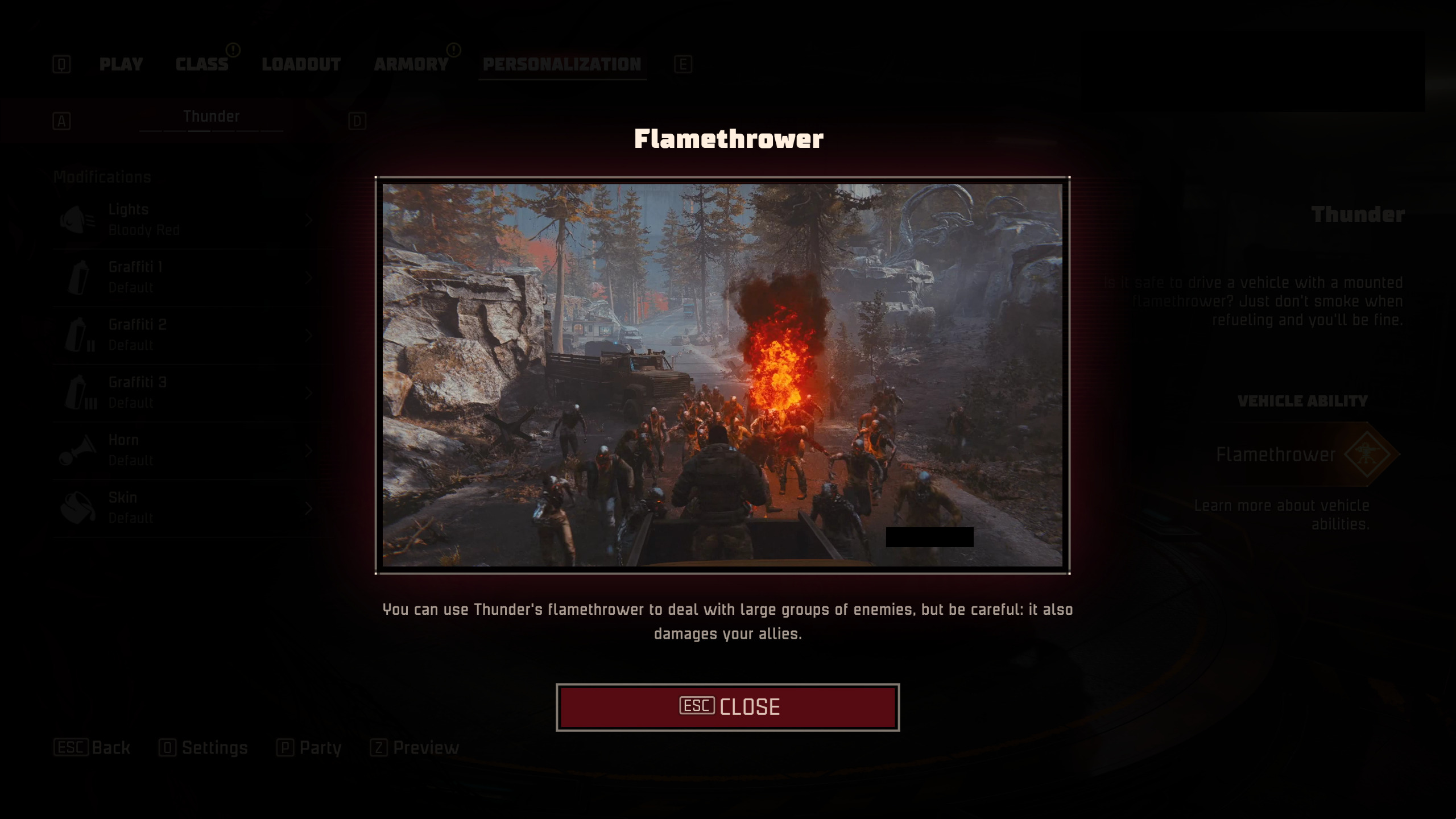
Task: Change the vehicle Skin option
Action: point(188,507)
